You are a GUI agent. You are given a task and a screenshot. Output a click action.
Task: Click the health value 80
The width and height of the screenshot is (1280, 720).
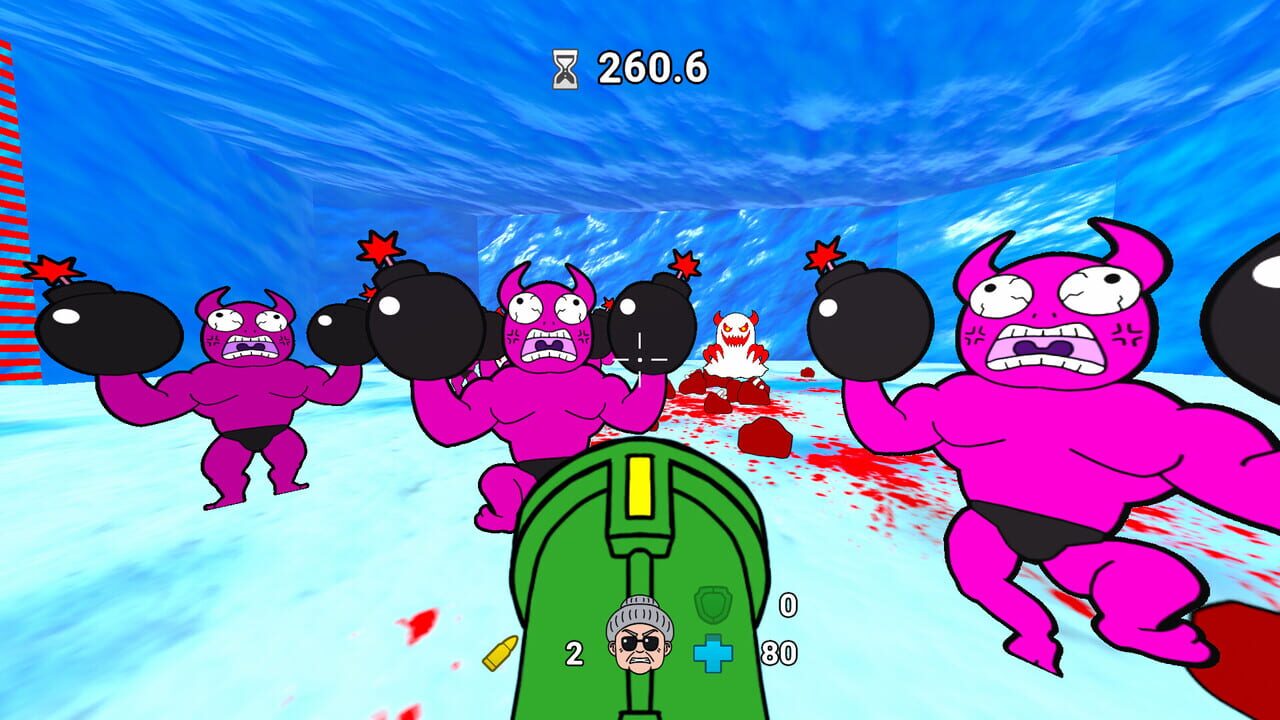click(x=780, y=653)
